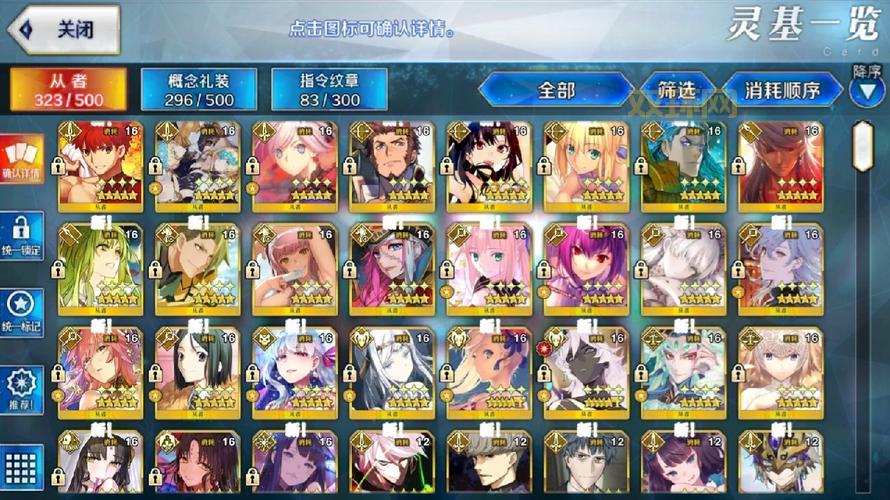Activate the 确认详情 detail mode button
This screenshot has width=890, height=500.
point(22,158)
